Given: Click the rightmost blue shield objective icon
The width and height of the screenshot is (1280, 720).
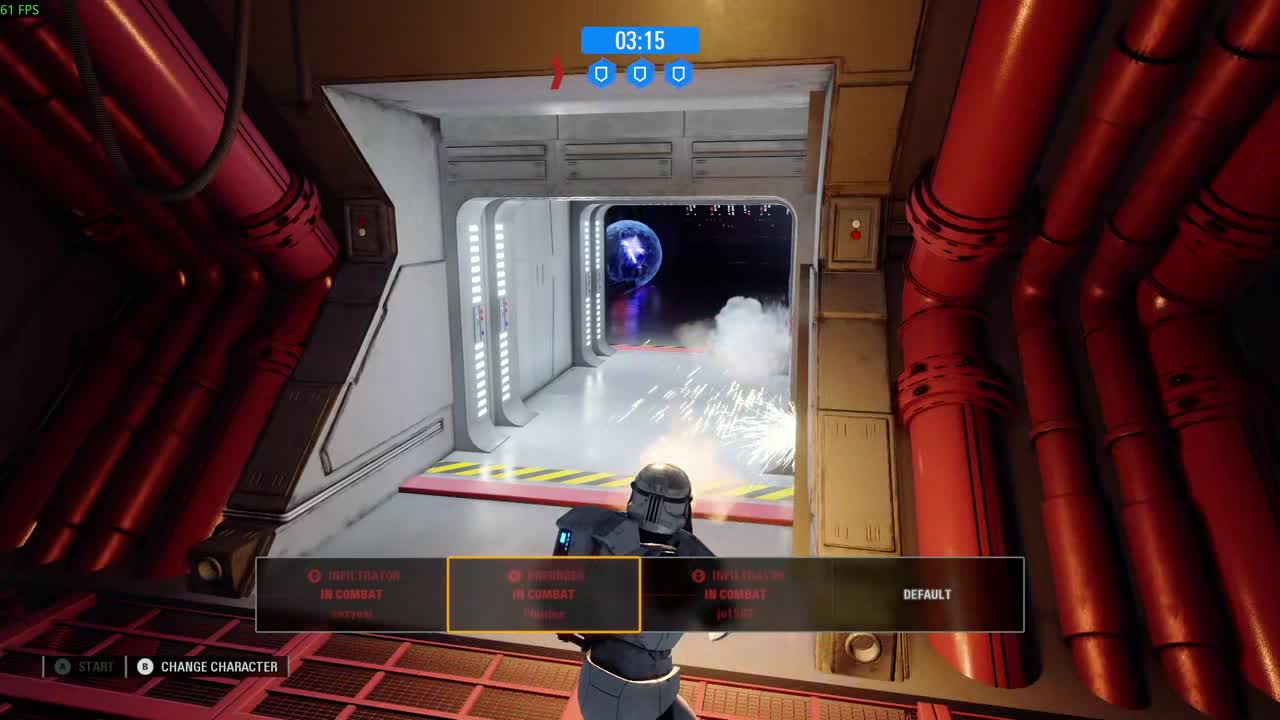Looking at the screenshot, I should [680, 72].
